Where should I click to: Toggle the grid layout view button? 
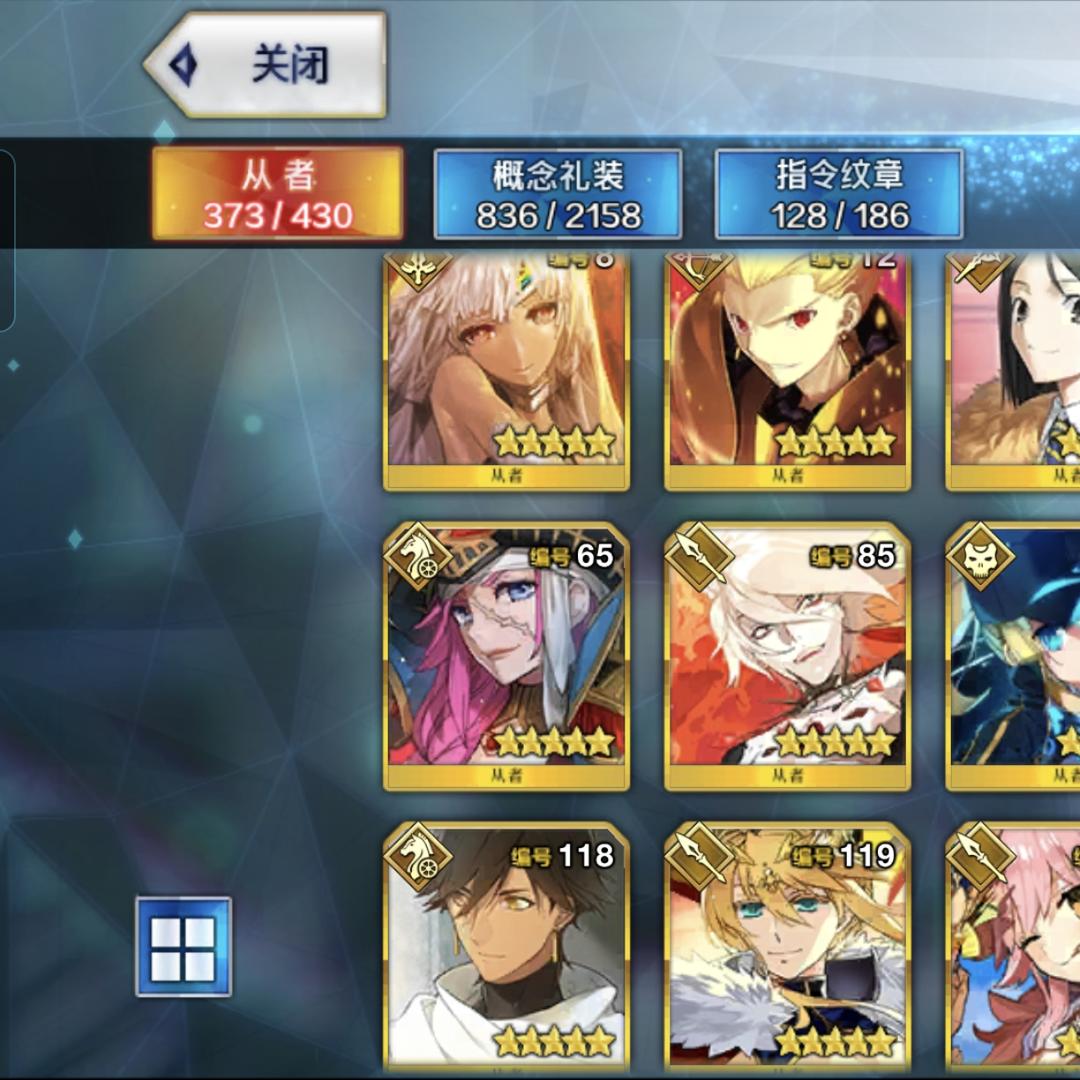(183, 946)
